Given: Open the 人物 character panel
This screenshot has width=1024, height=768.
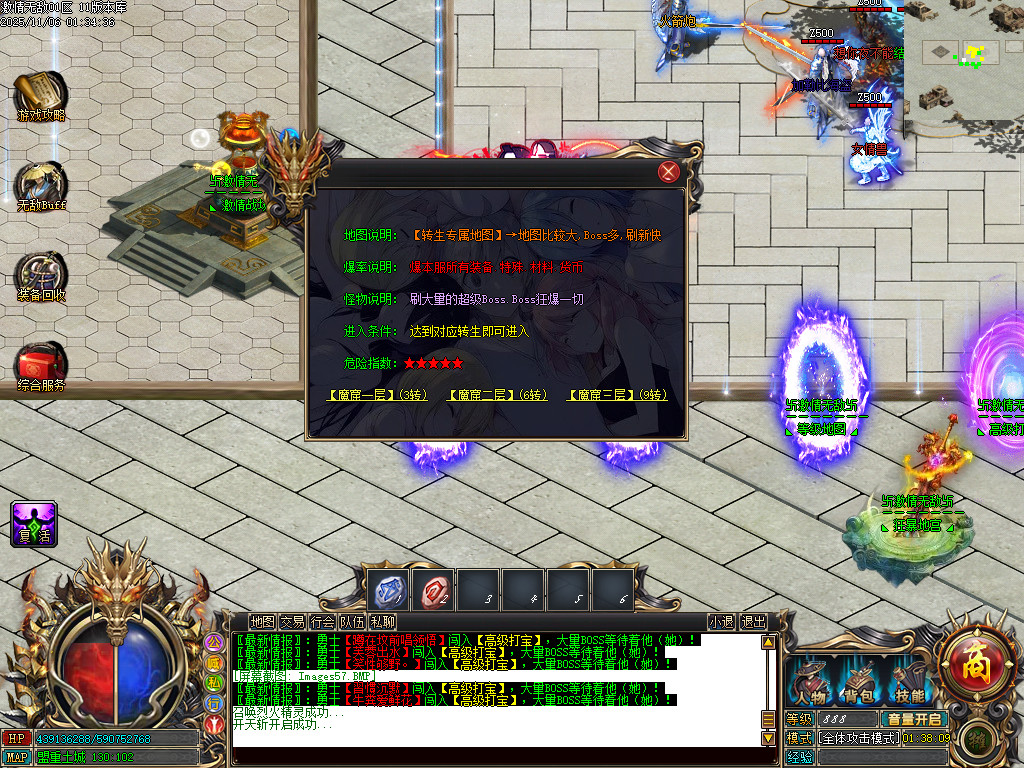Looking at the screenshot, I should 810,685.
